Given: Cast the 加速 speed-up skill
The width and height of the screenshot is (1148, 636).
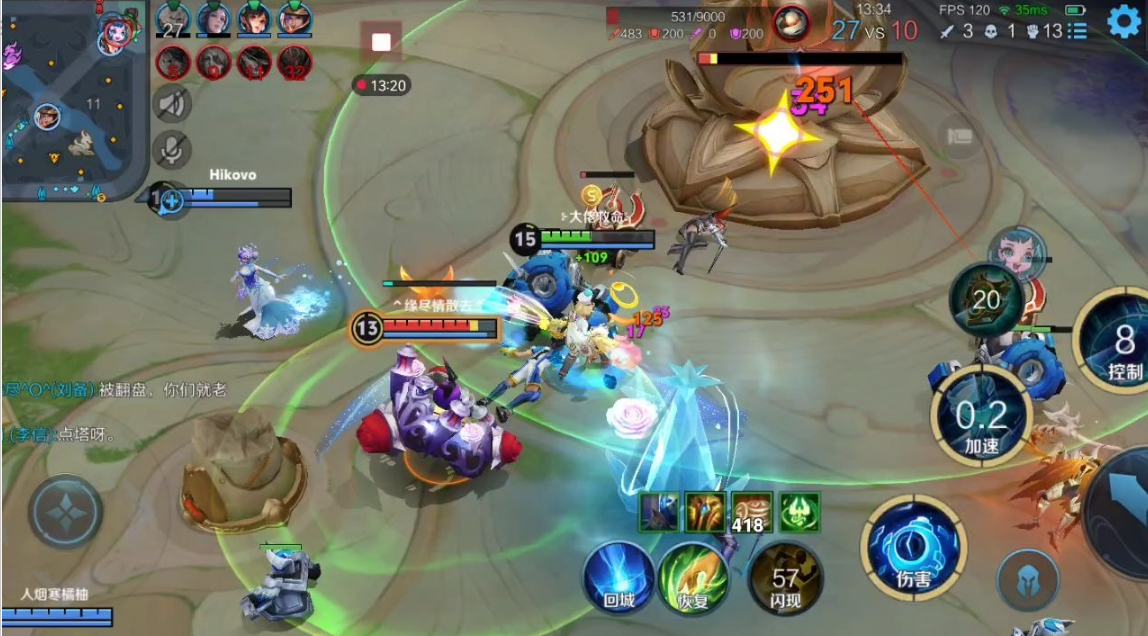Looking at the screenshot, I should pos(982,414).
